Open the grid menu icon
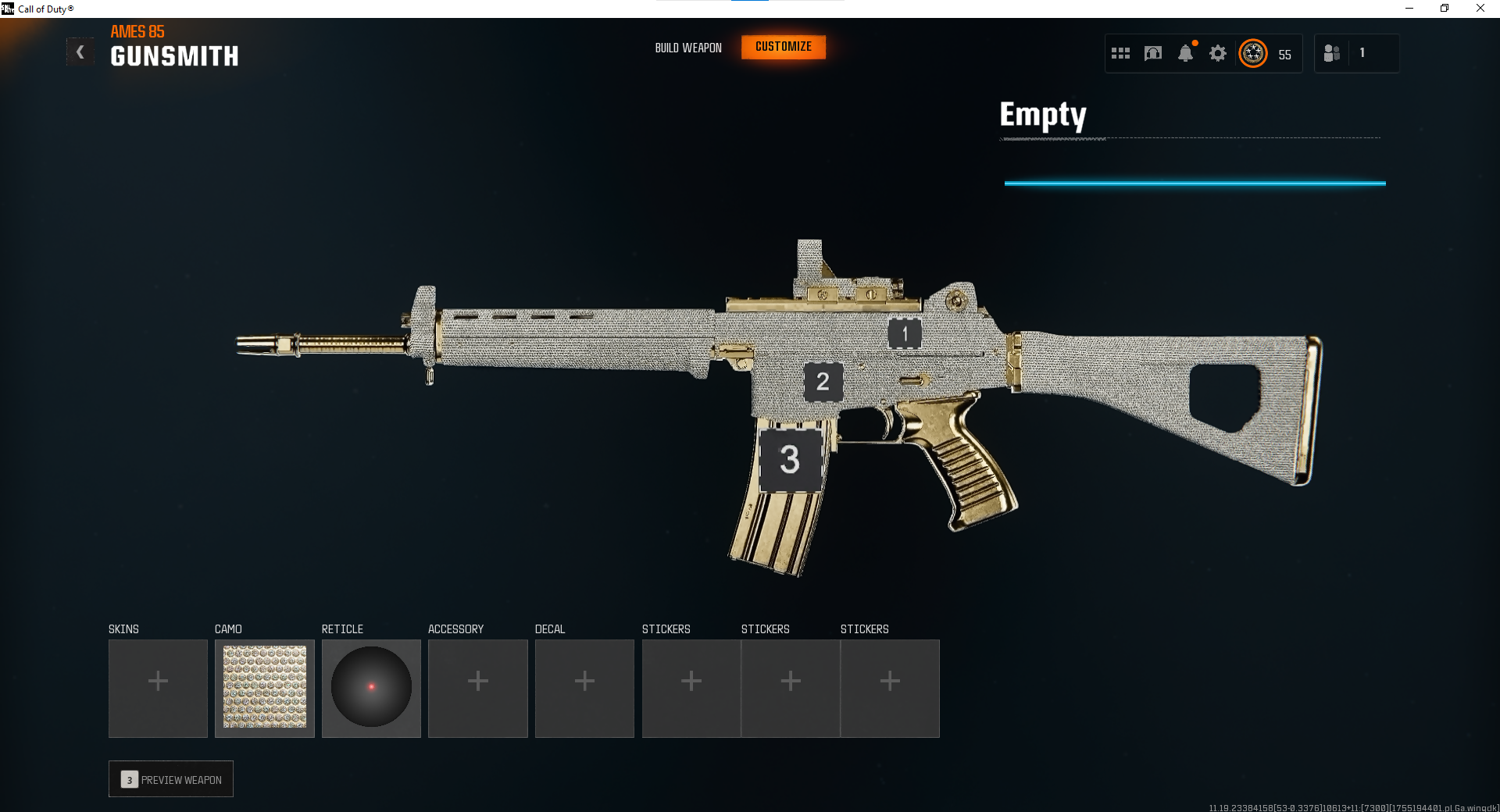The height and width of the screenshot is (812, 1500). click(x=1120, y=53)
